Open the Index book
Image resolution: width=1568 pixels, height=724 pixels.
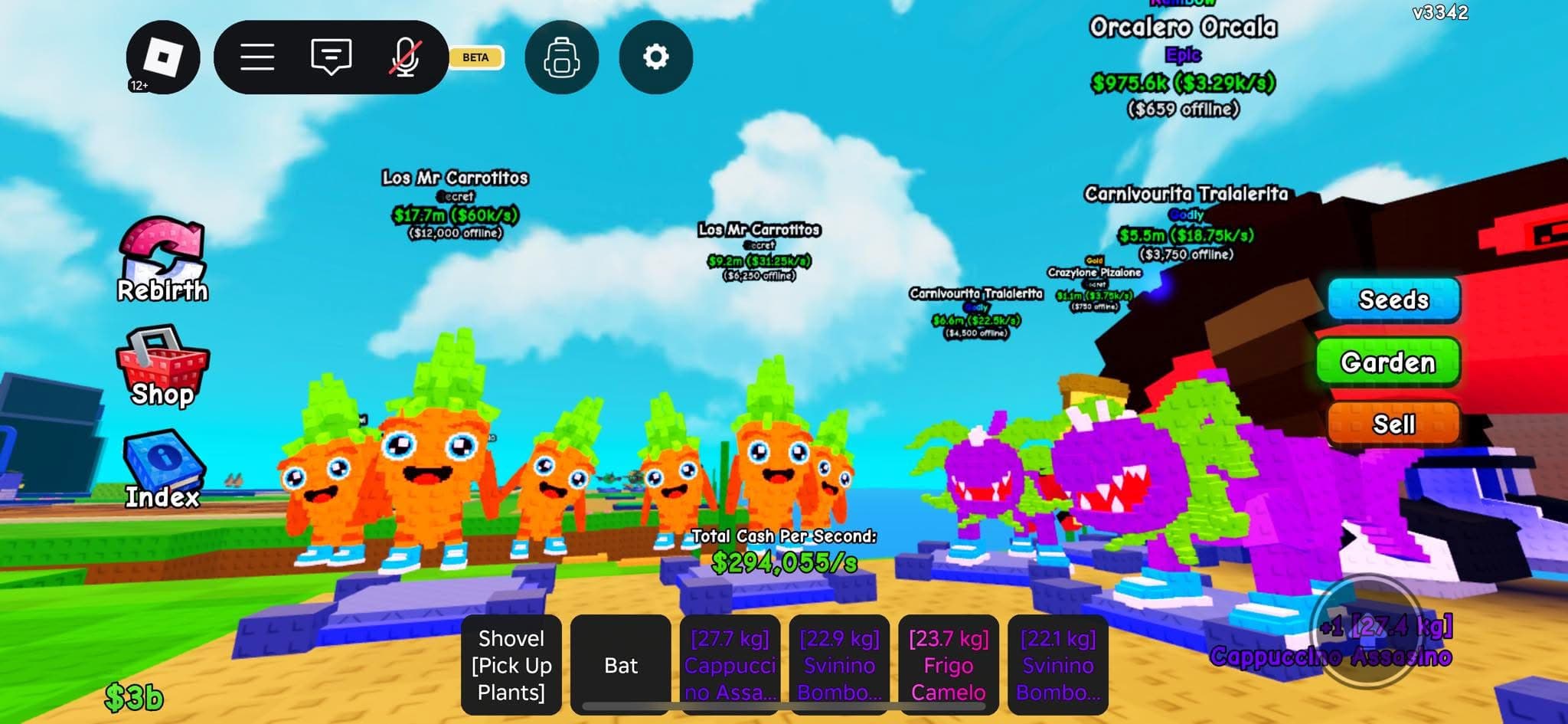coord(162,469)
